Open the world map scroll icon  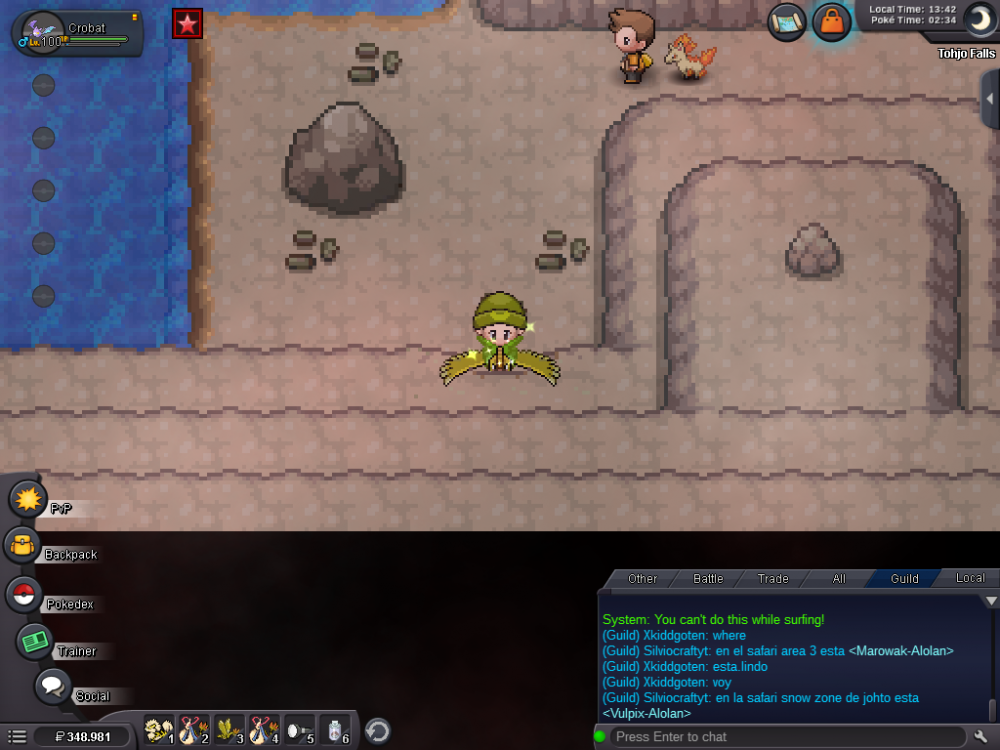point(788,22)
